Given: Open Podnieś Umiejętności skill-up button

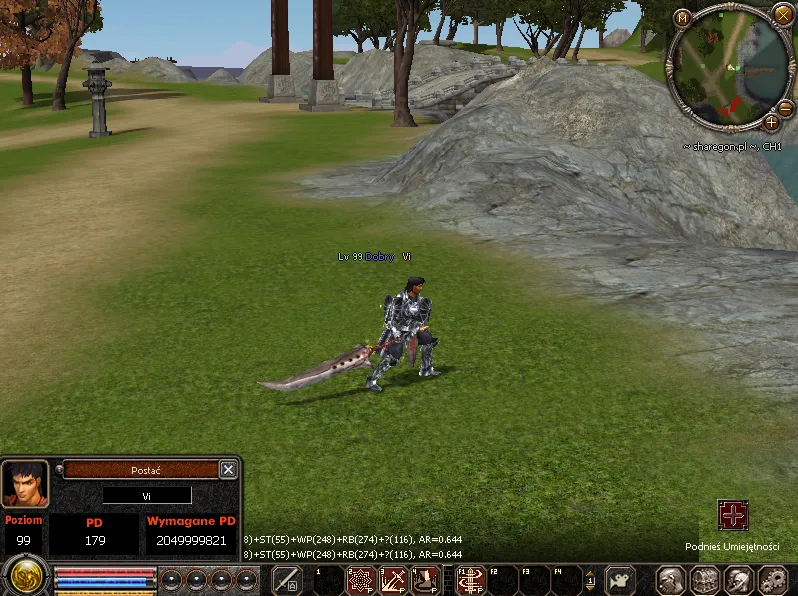Looking at the screenshot, I should click(x=733, y=516).
